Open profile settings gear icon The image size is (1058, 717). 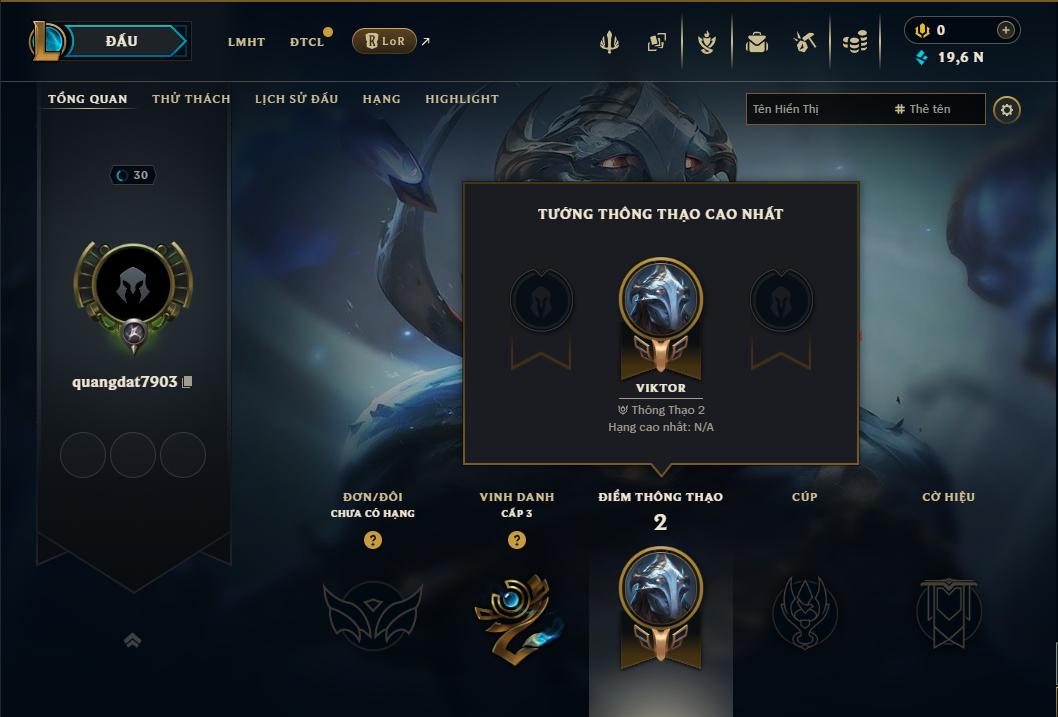[1007, 110]
